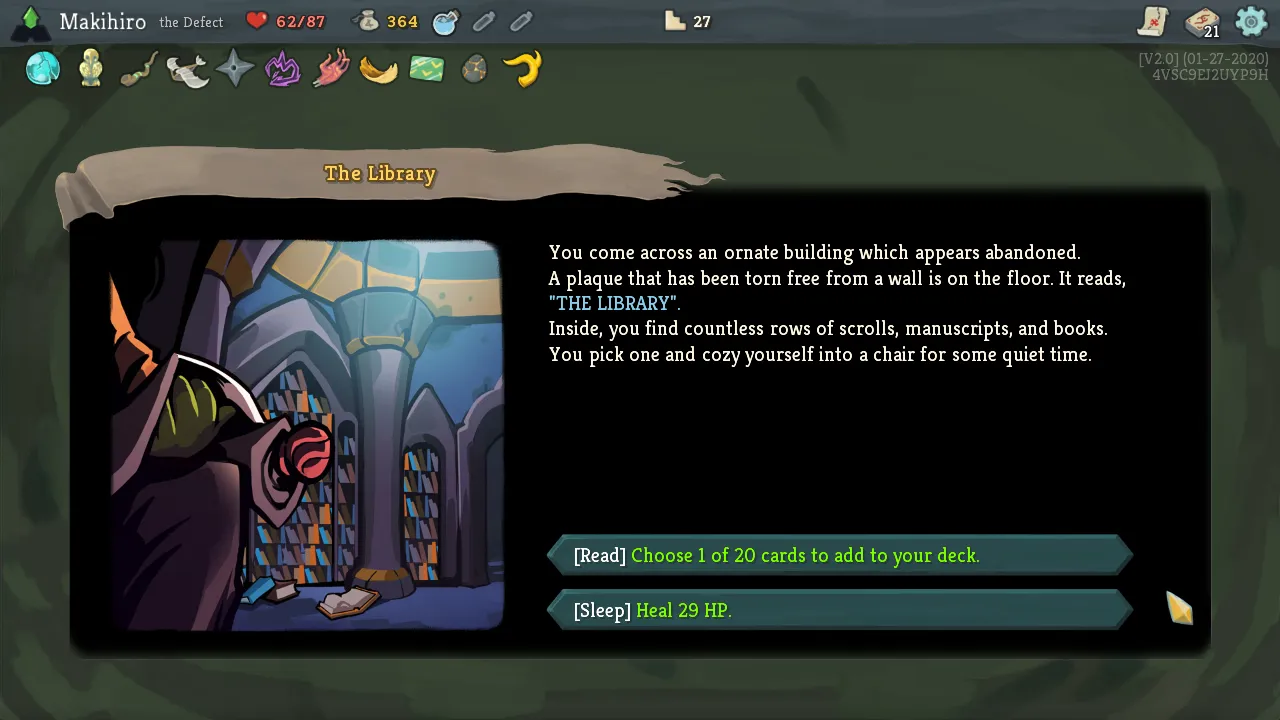Choose the Read option to pick a card
1280x720 pixels.
pyautogui.click(x=840, y=556)
